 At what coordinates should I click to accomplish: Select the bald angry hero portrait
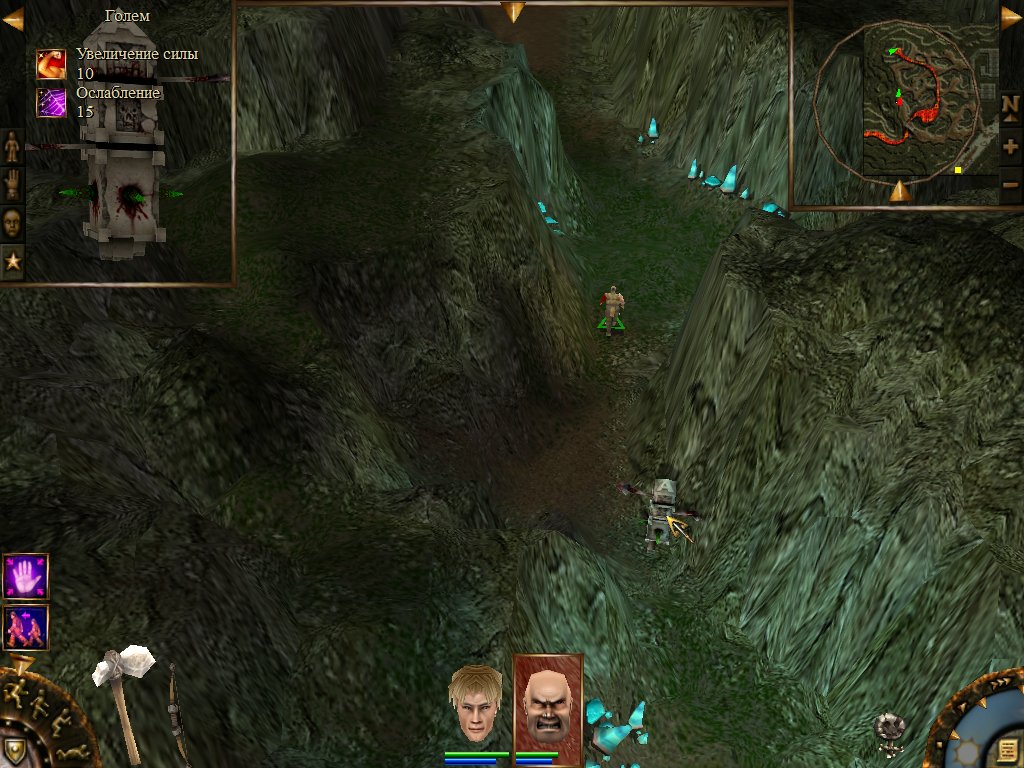tap(547, 704)
